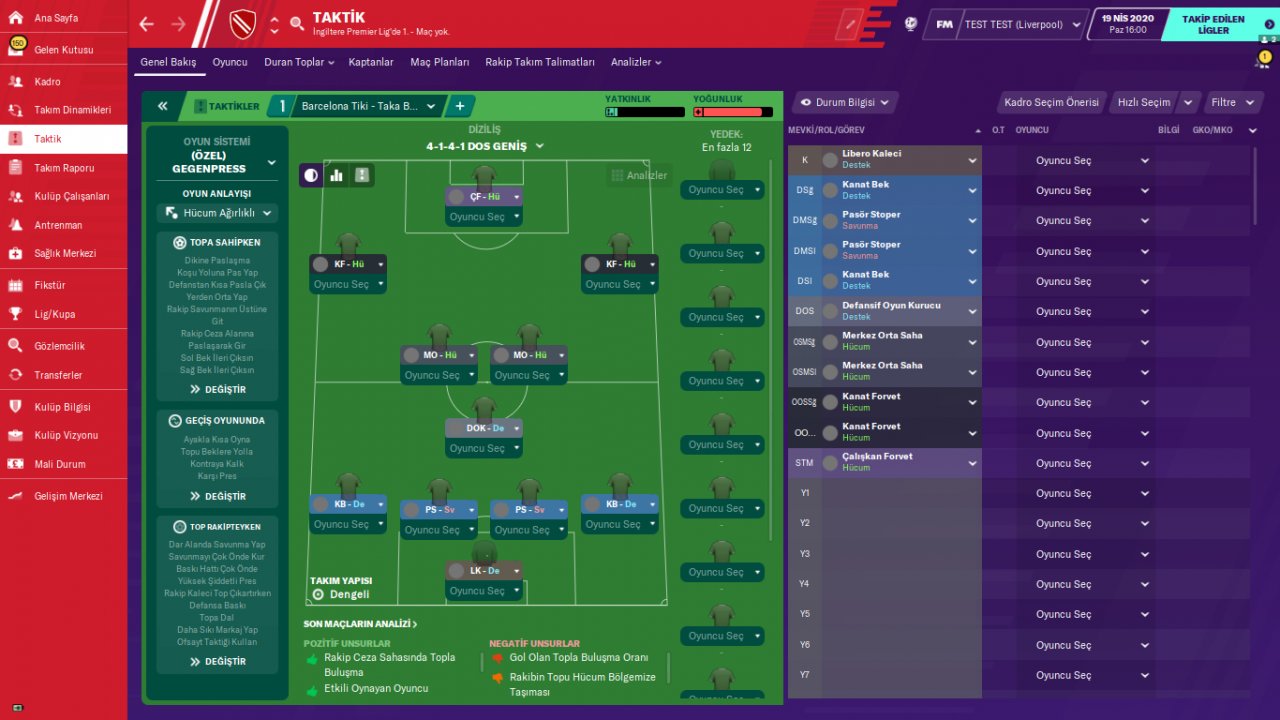Switch to the Oyuncu tab
The image size is (1280, 720).
pyautogui.click(x=230, y=62)
